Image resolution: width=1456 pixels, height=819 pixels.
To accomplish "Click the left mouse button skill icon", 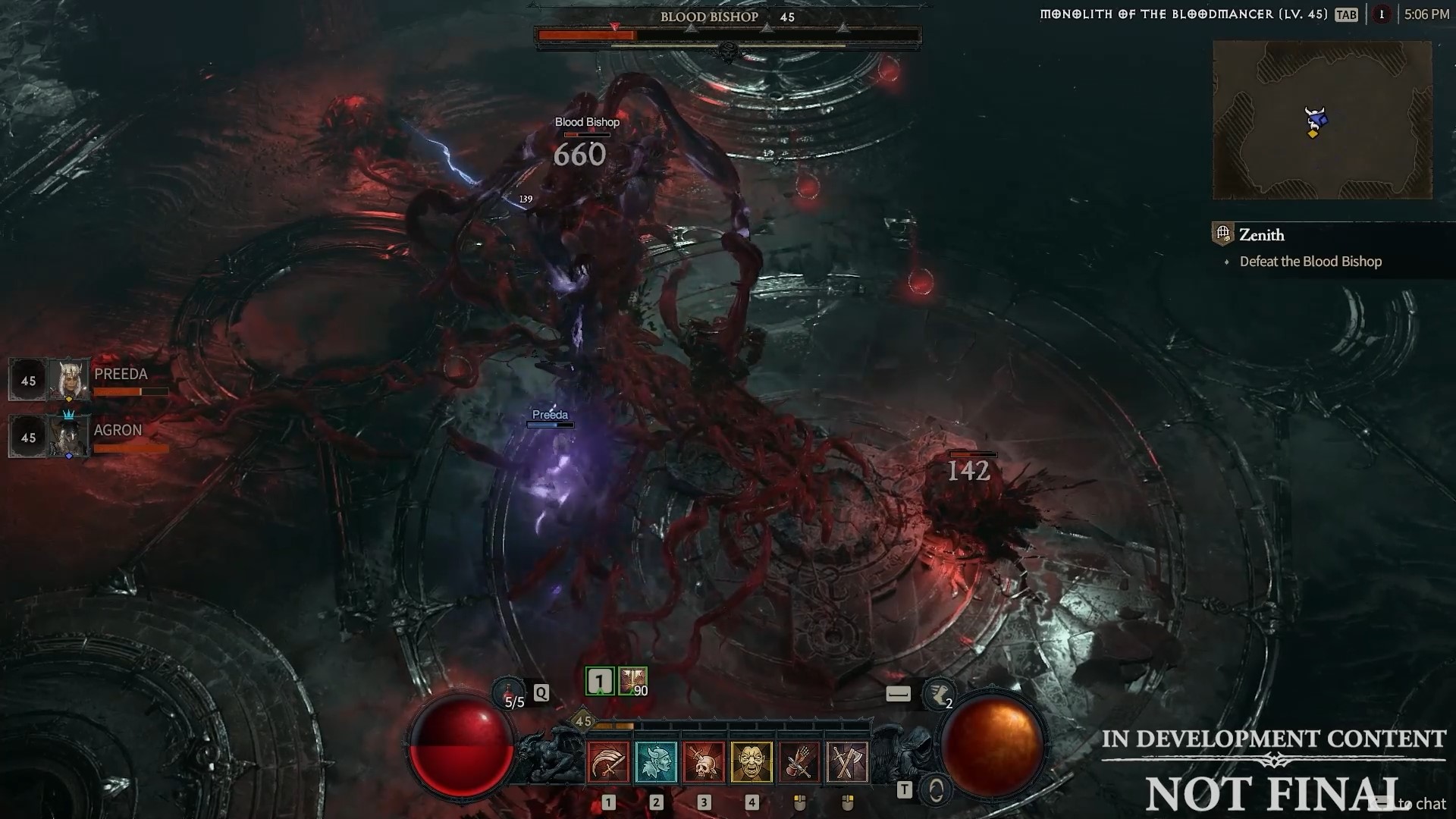I will click(x=799, y=762).
